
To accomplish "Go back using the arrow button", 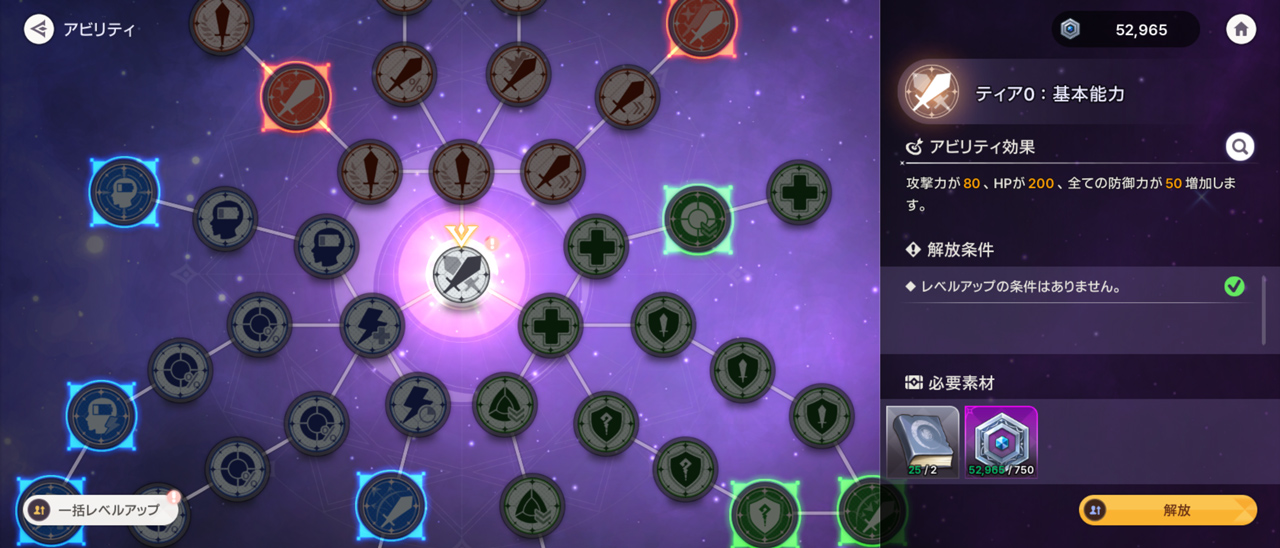I will tap(39, 29).
